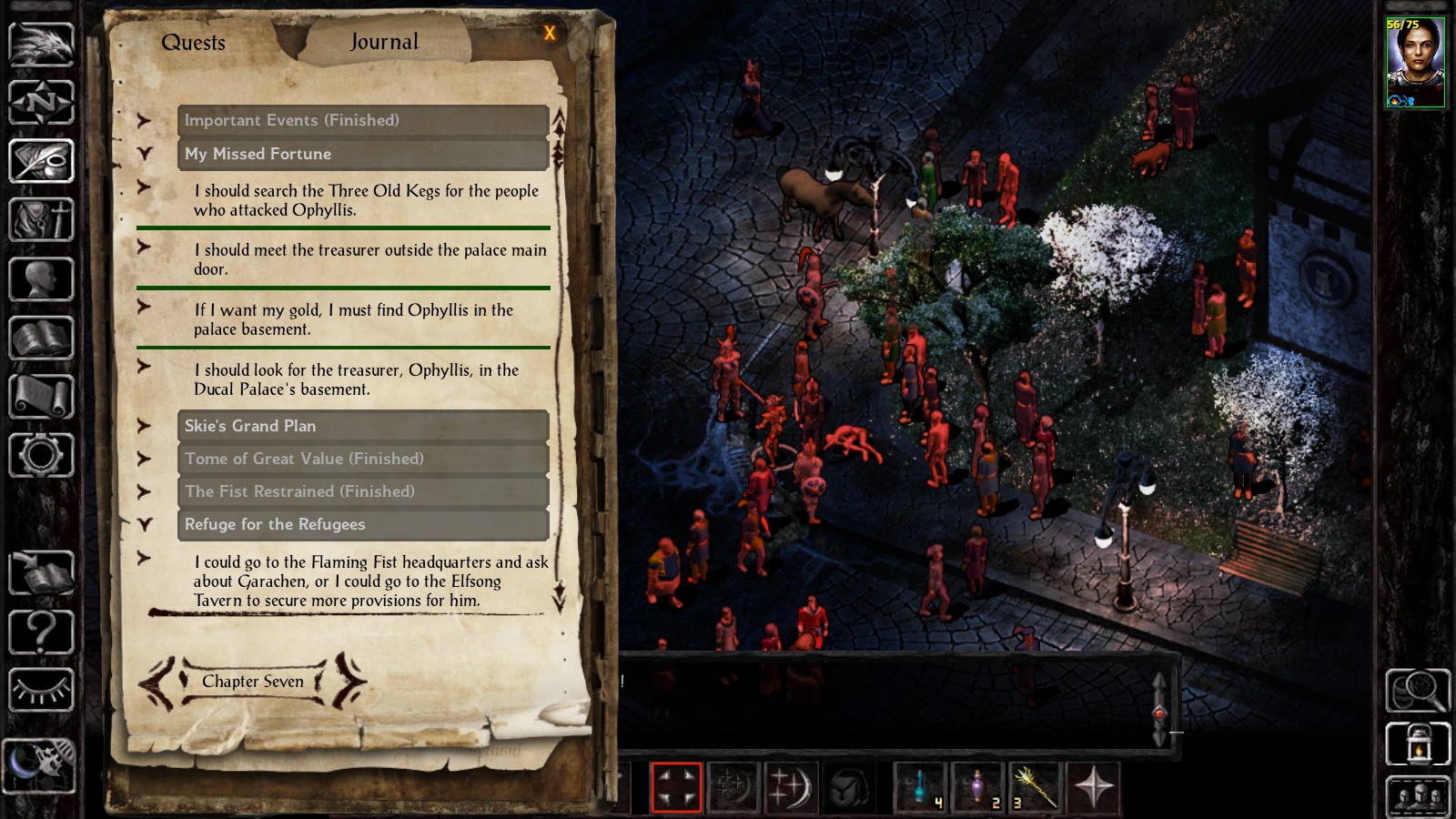Click the magnifying glass zoom button
Image resolution: width=1456 pixels, height=819 pixels.
click(x=1417, y=691)
